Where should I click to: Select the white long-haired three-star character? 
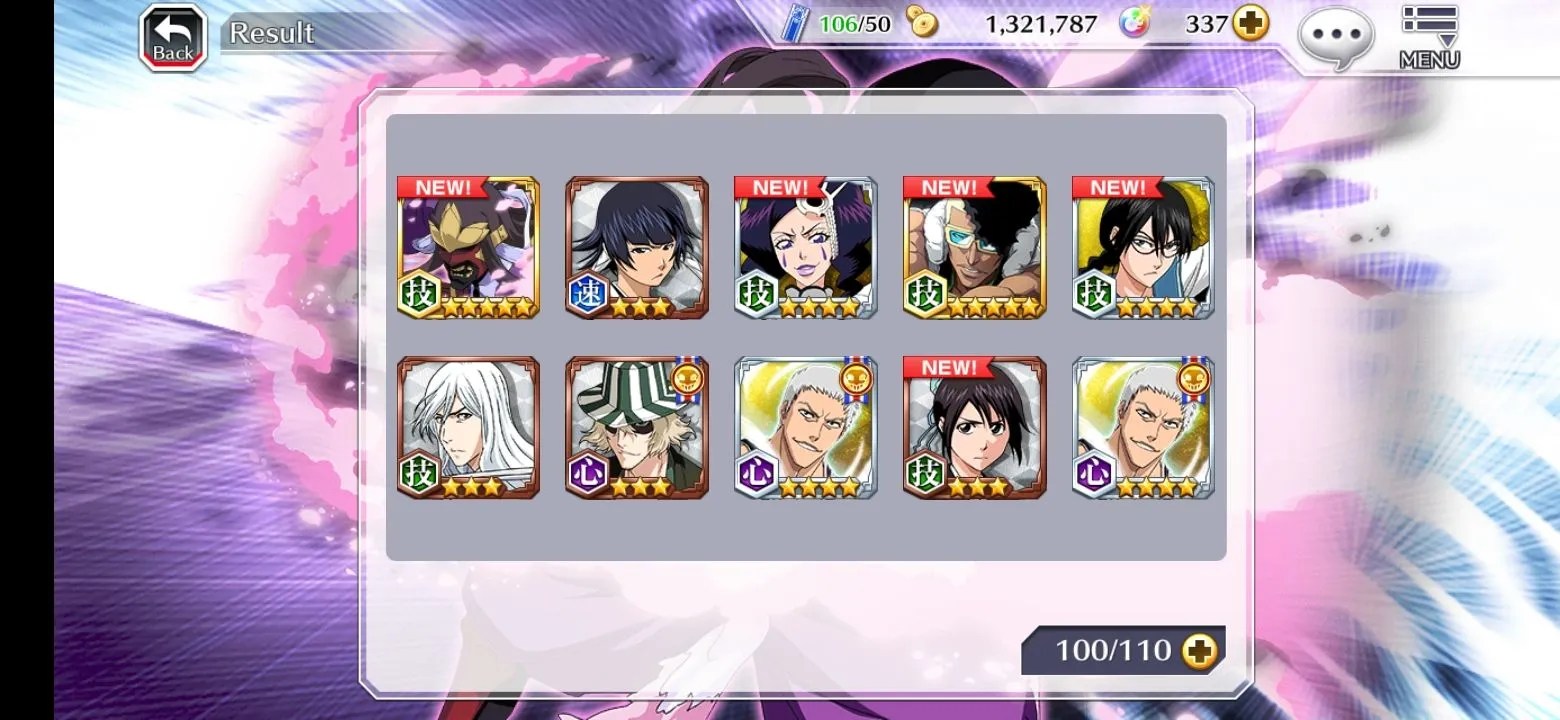tap(468, 427)
